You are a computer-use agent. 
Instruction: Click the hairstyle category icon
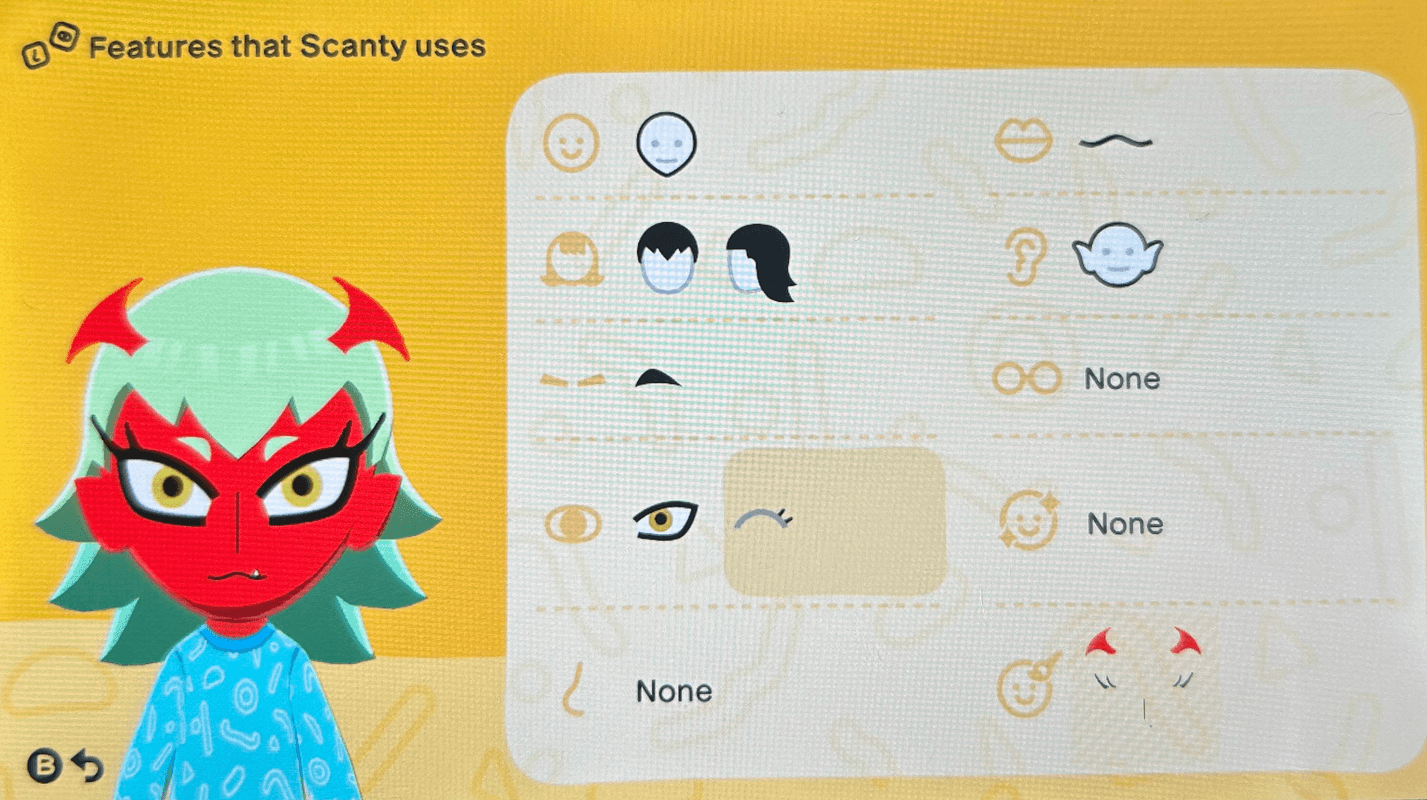pos(570,258)
